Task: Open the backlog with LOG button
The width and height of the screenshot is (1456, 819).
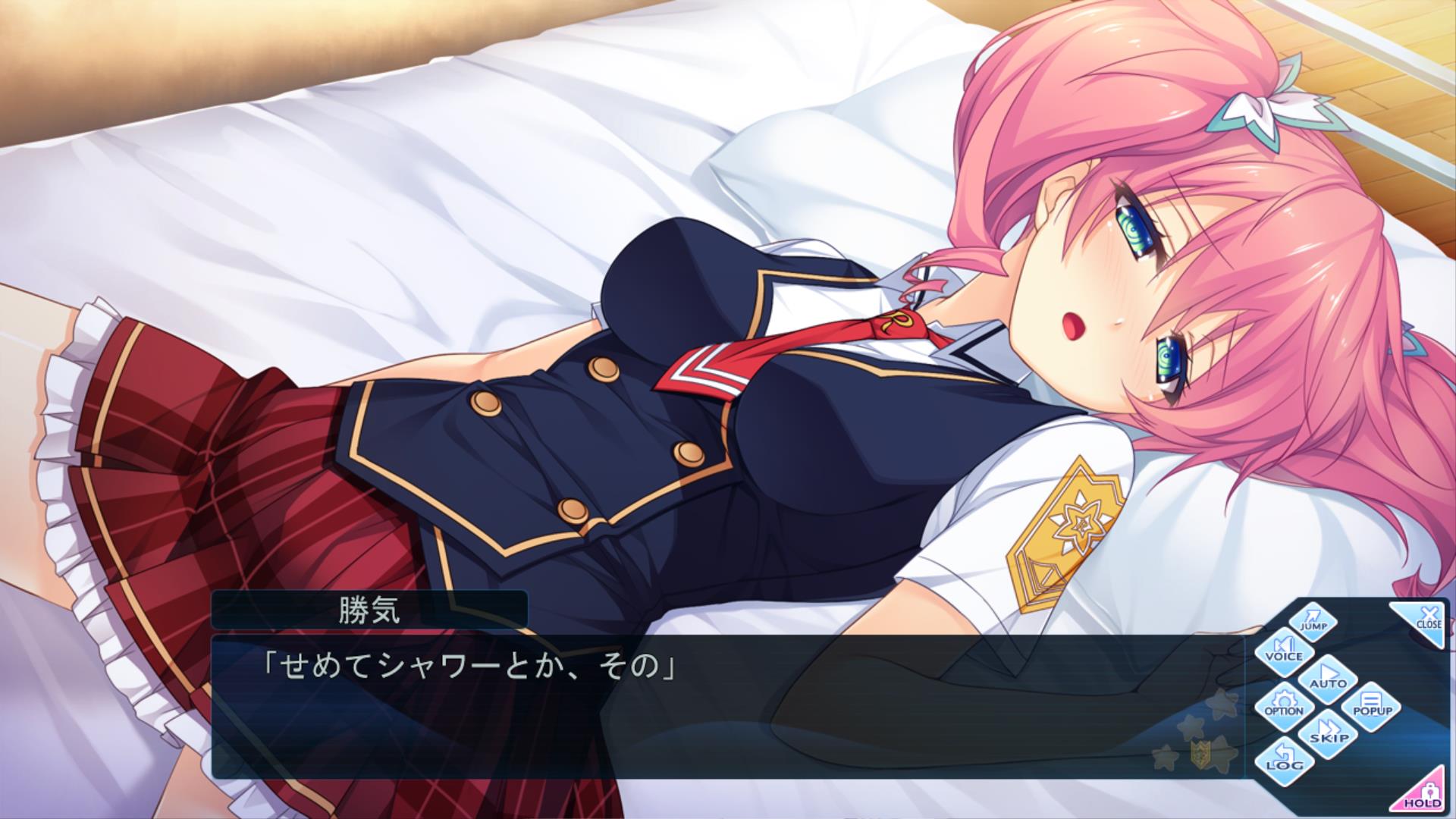Action: [1284, 760]
